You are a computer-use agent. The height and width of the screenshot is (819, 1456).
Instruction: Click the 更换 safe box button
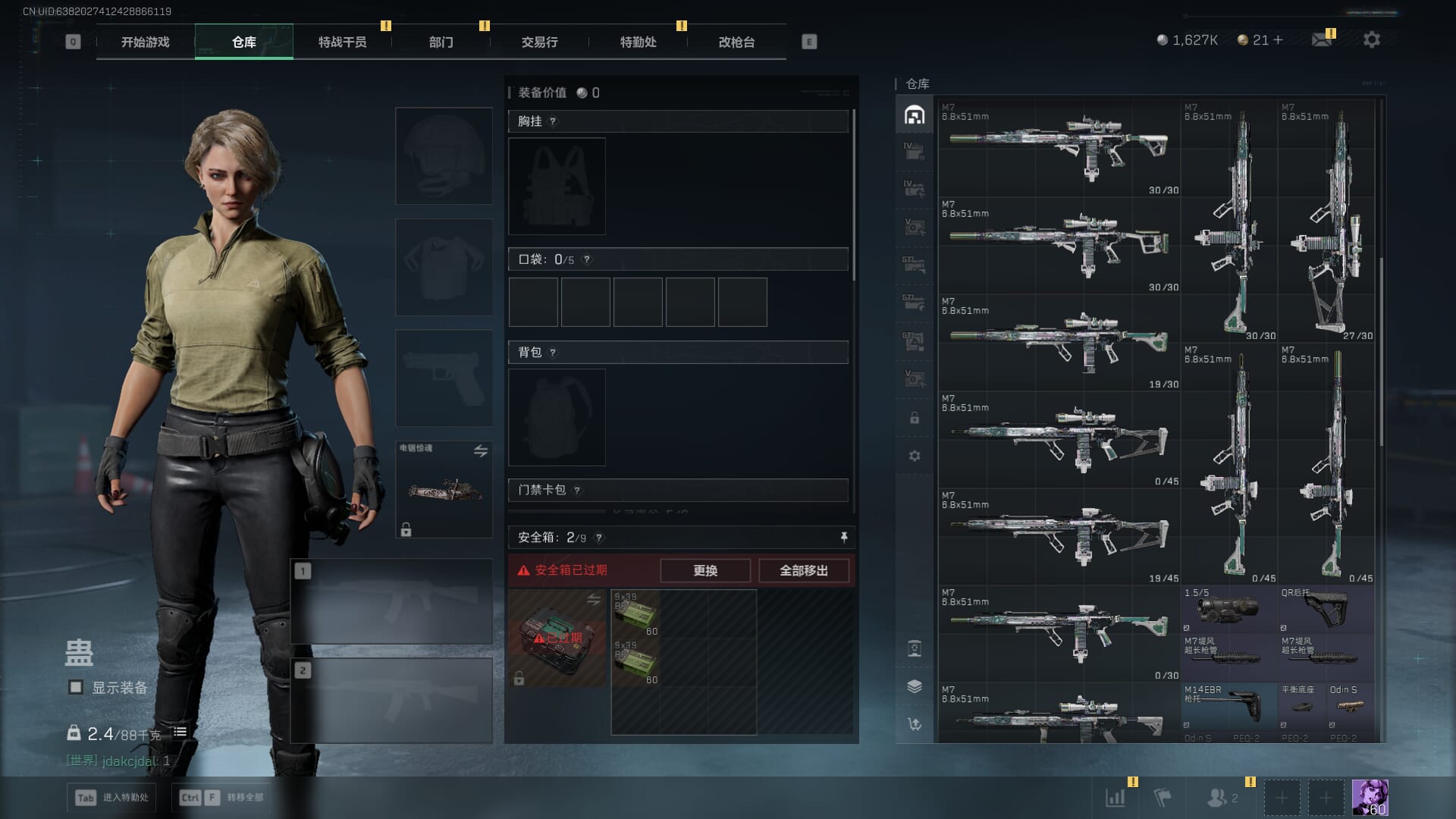click(x=704, y=570)
